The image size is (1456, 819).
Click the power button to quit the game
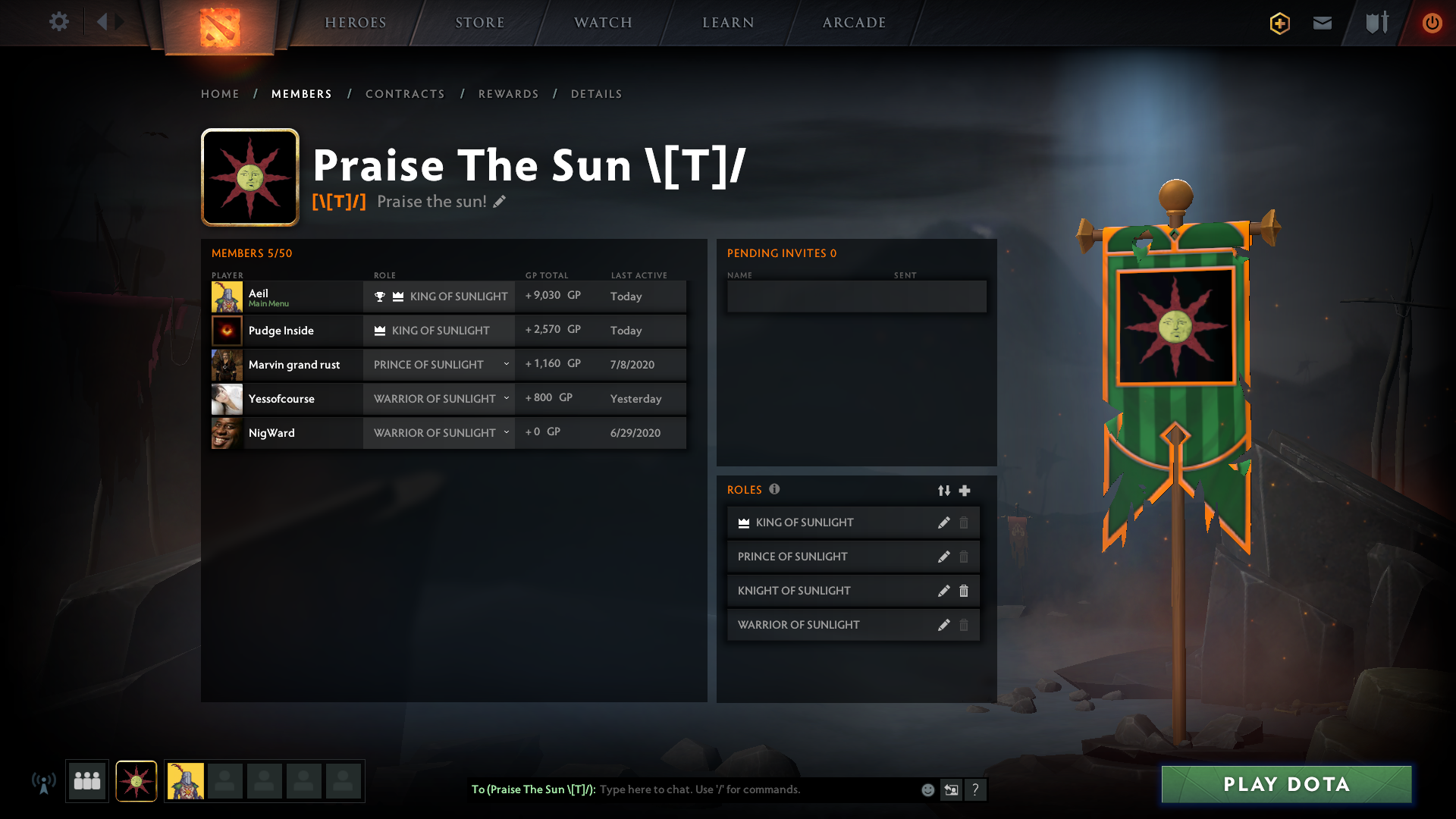(1432, 24)
